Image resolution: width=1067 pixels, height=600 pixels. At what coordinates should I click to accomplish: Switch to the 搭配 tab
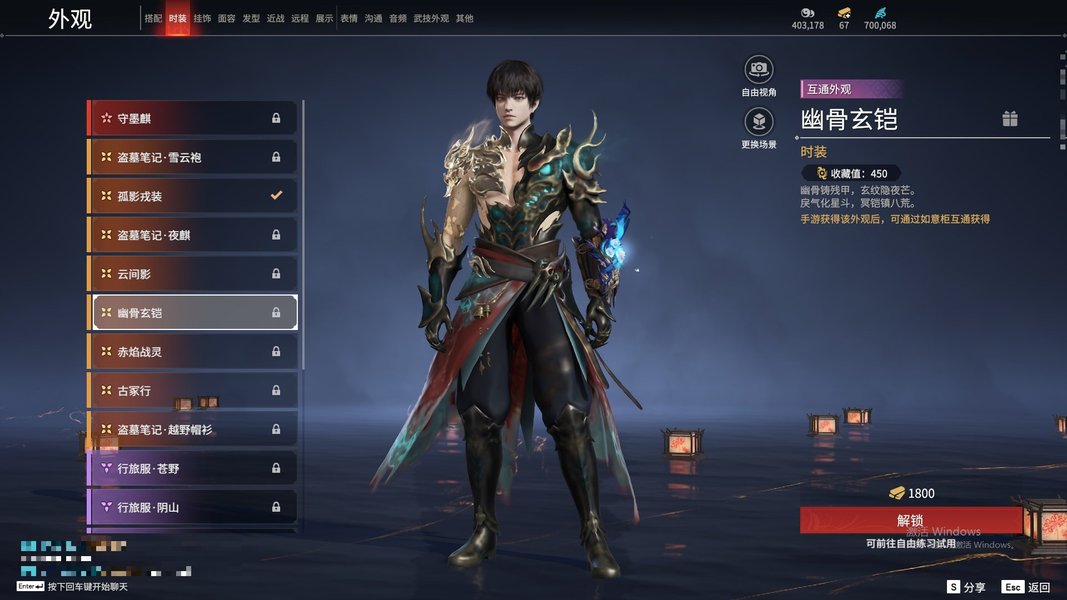click(x=153, y=19)
